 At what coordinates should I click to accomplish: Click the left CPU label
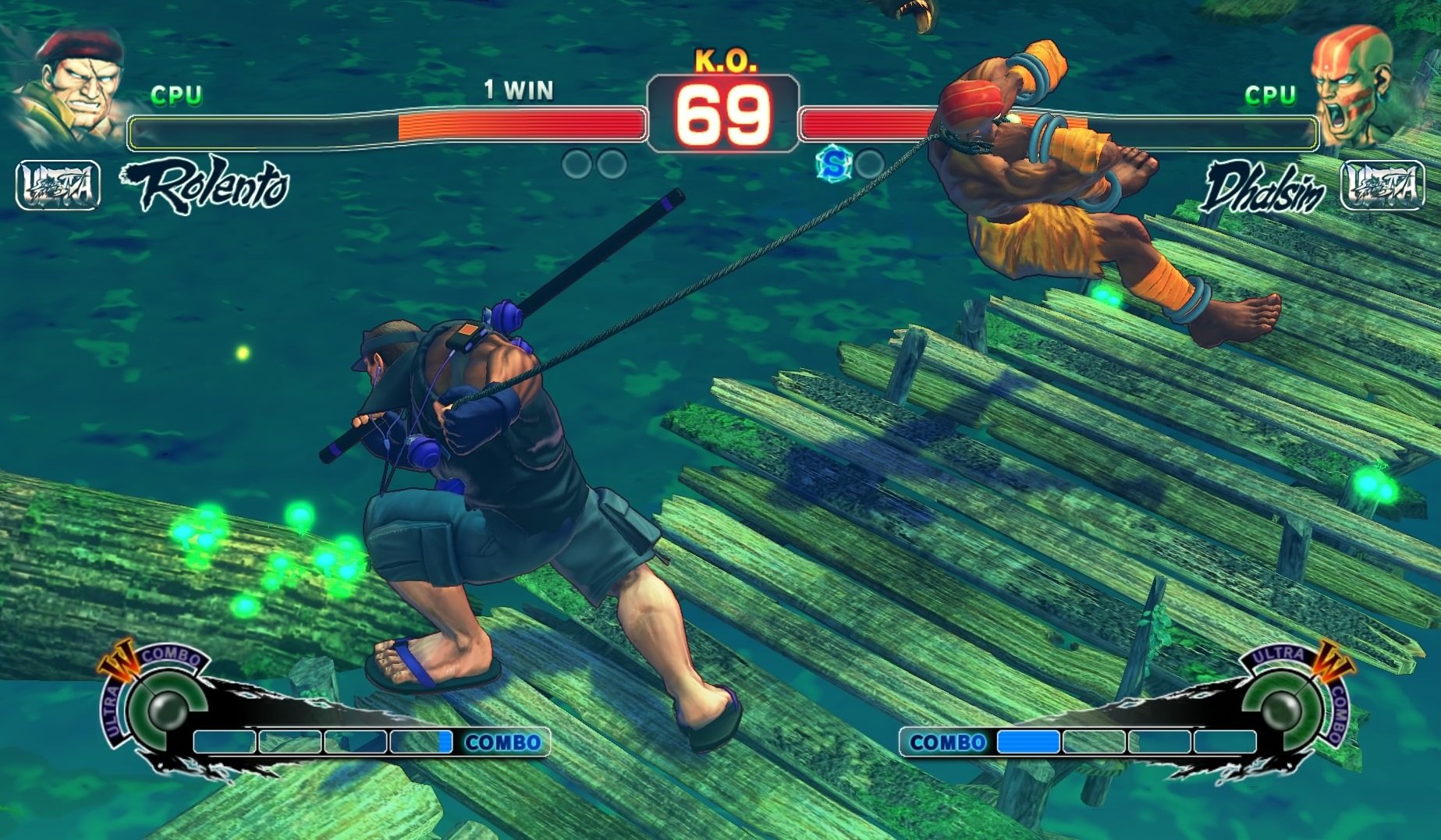click(178, 95)
